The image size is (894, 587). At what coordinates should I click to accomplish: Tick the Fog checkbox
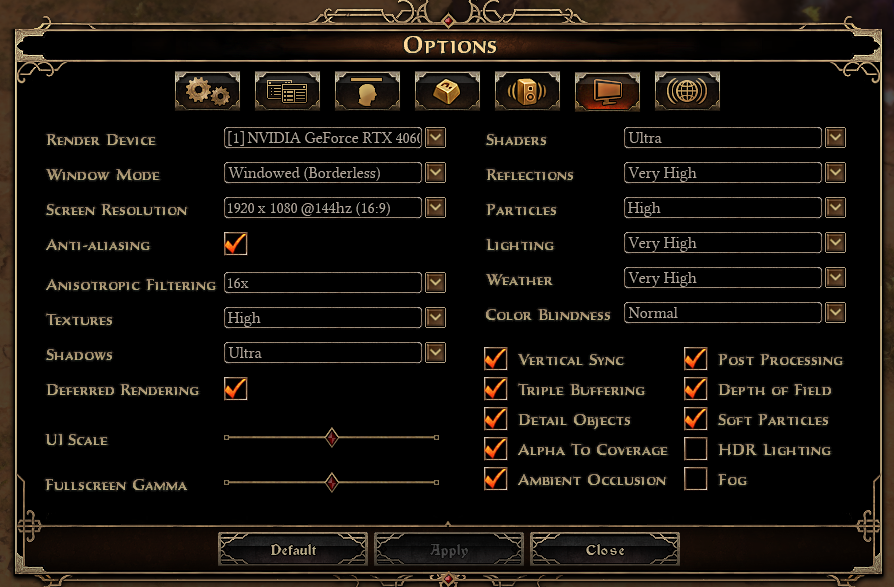coord(696,479)
